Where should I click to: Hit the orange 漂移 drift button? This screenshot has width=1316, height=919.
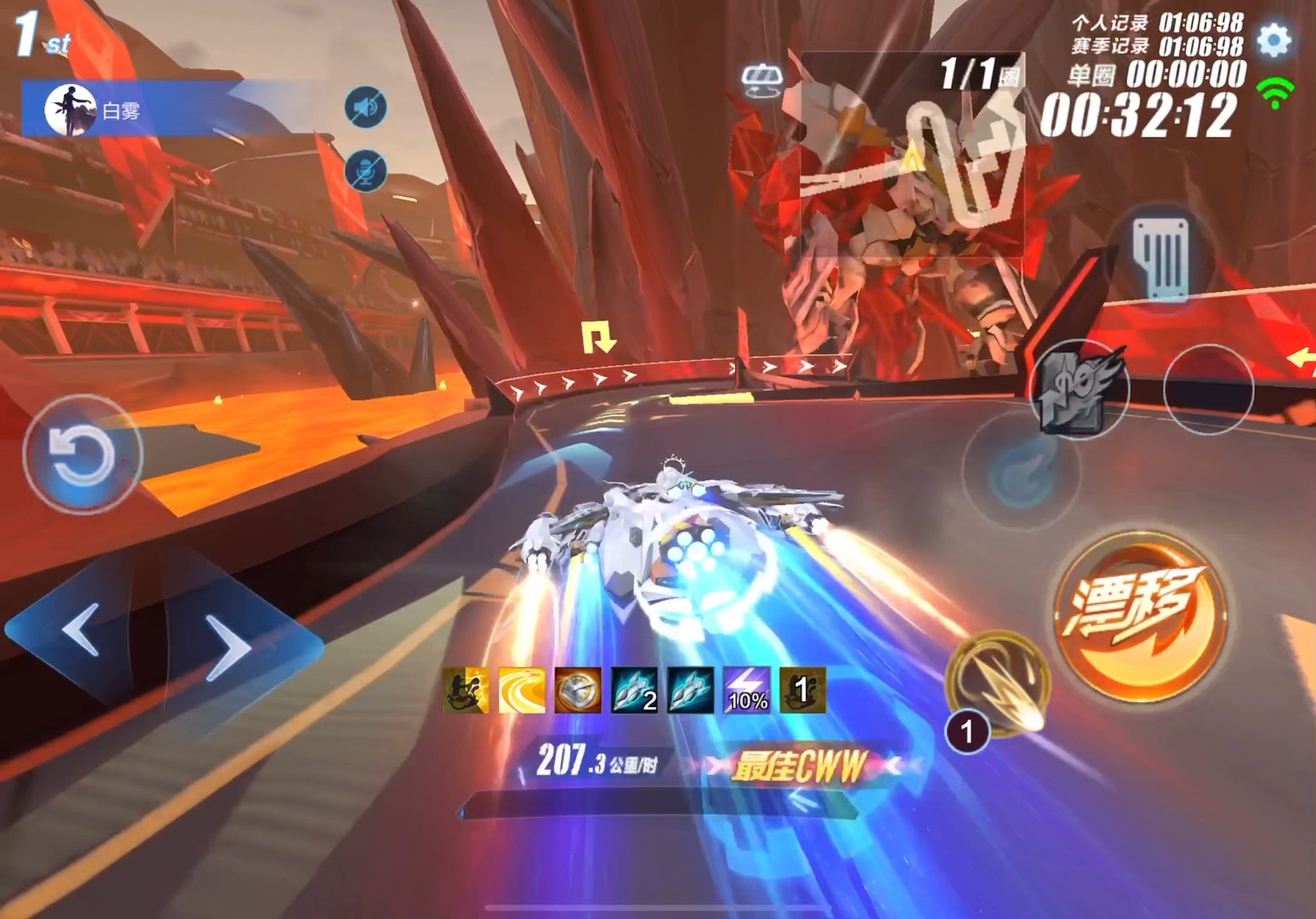tap(1139, 616)
